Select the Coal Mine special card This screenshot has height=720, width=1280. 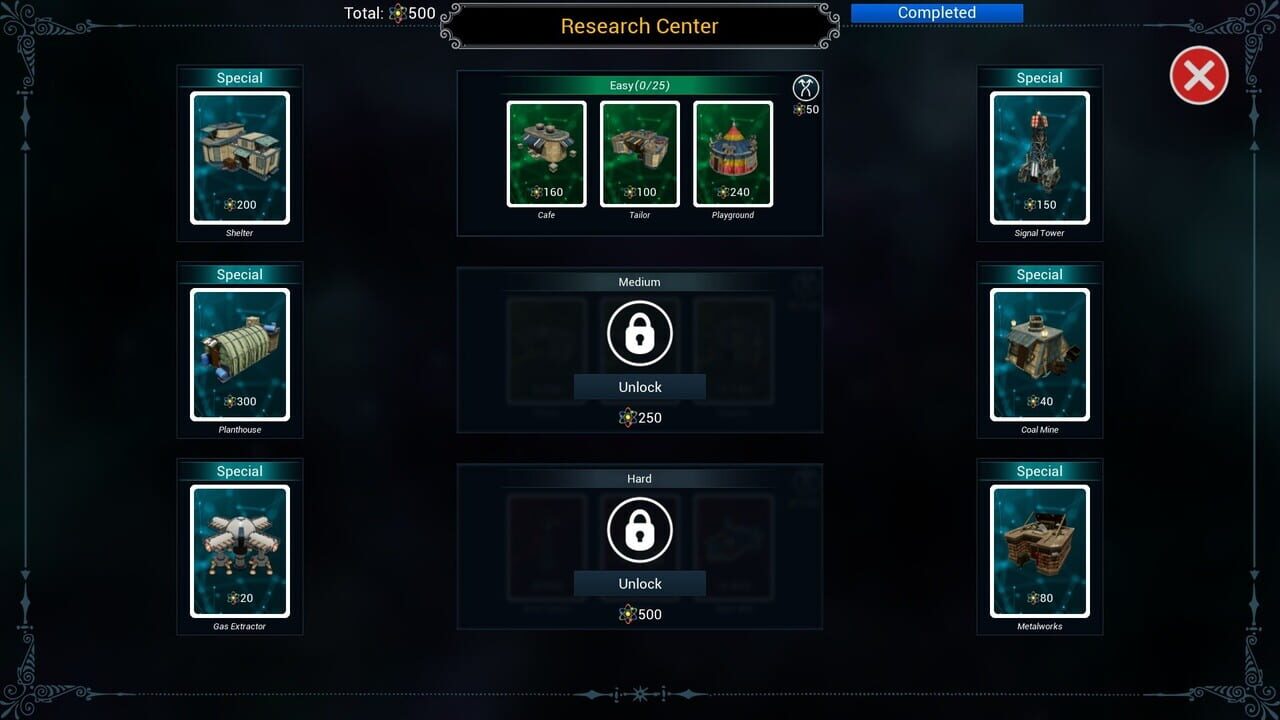(x=1040, y=352)
